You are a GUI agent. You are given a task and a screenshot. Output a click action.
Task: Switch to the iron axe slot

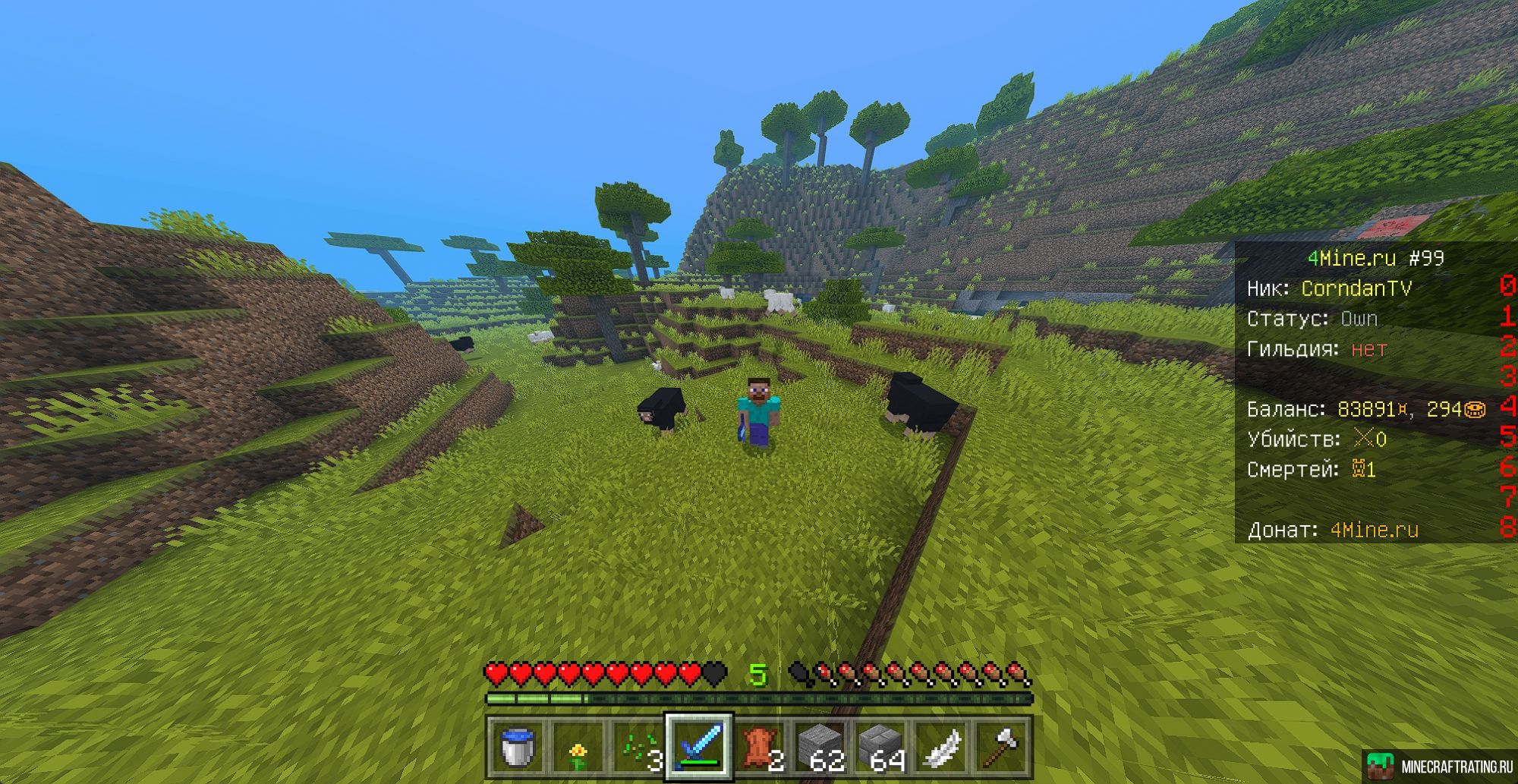coord(1003,747)
